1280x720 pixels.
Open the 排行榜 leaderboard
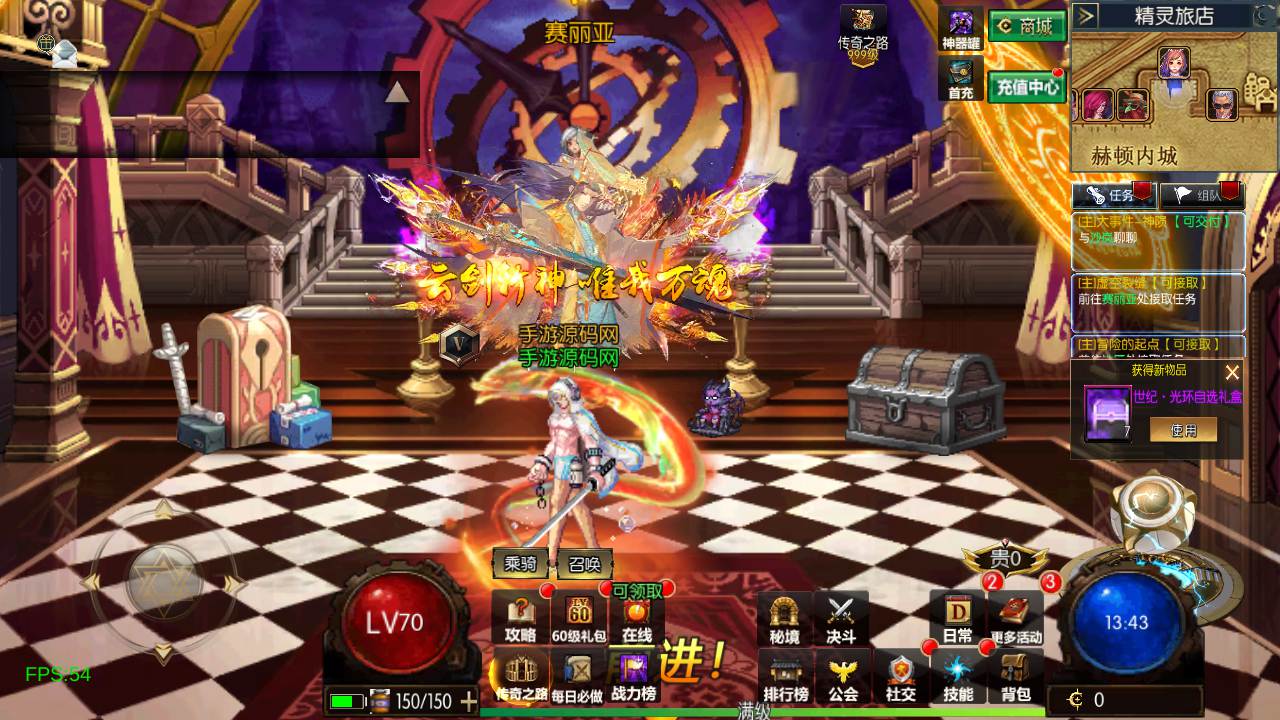pyautogui.click(x=786, y=677)
